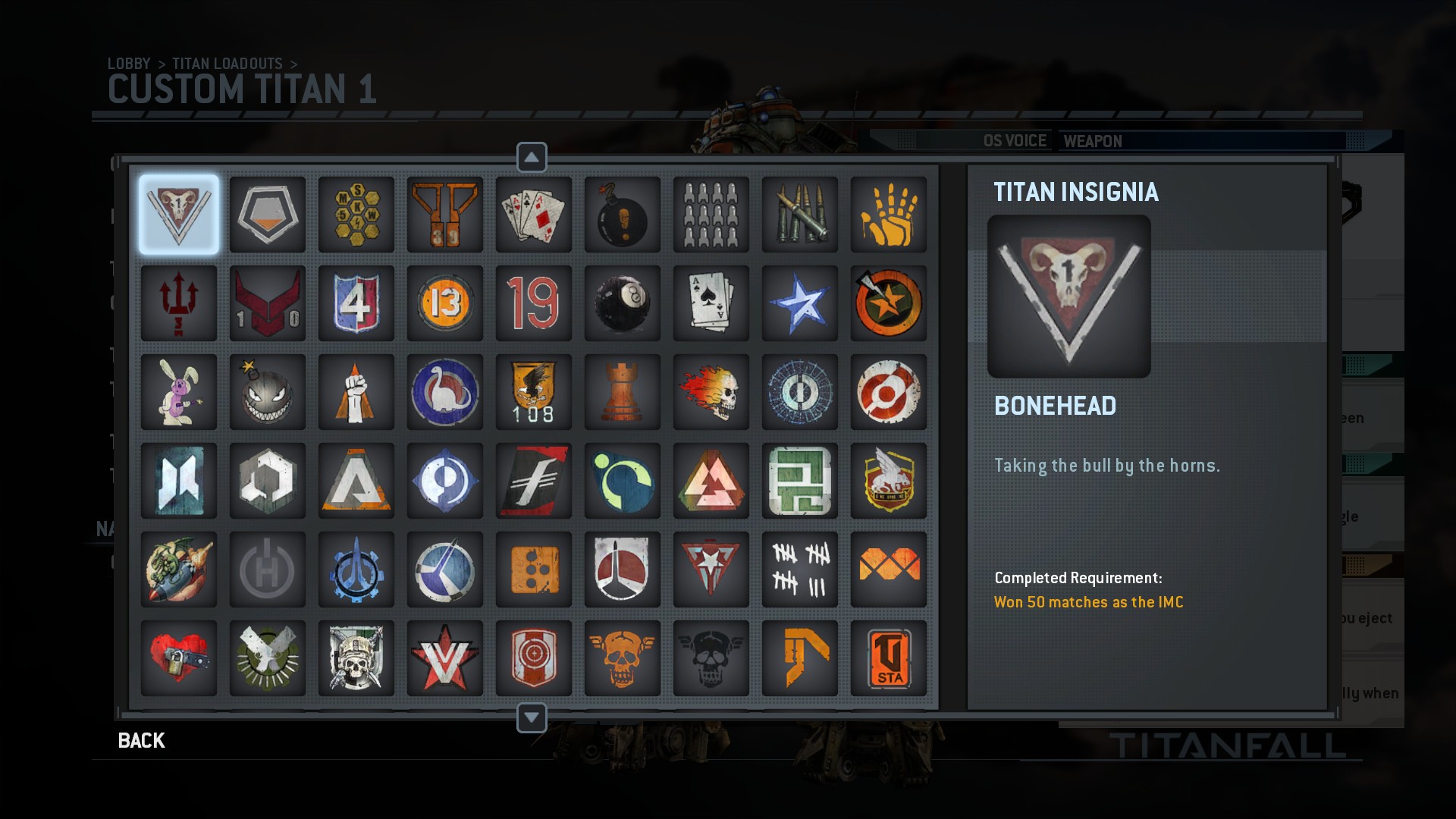Choose the eight ball insignia

(x=622, y=303)
